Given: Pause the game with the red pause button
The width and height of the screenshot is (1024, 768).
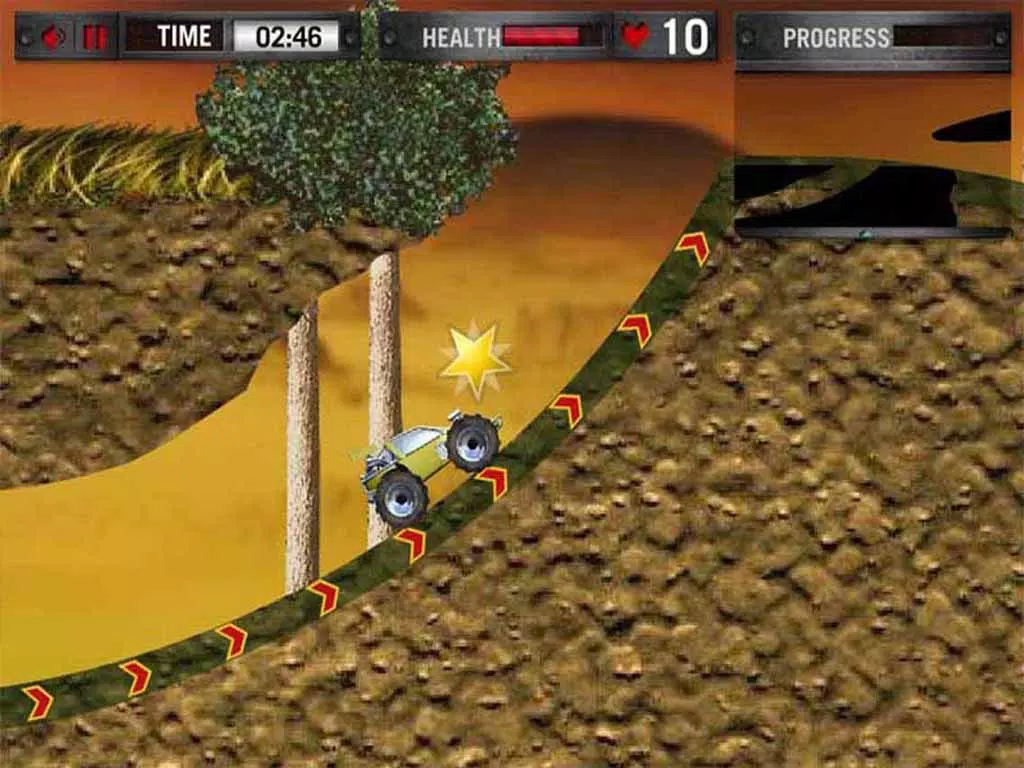Looking at the screenshot, I should tap(95, 38).
